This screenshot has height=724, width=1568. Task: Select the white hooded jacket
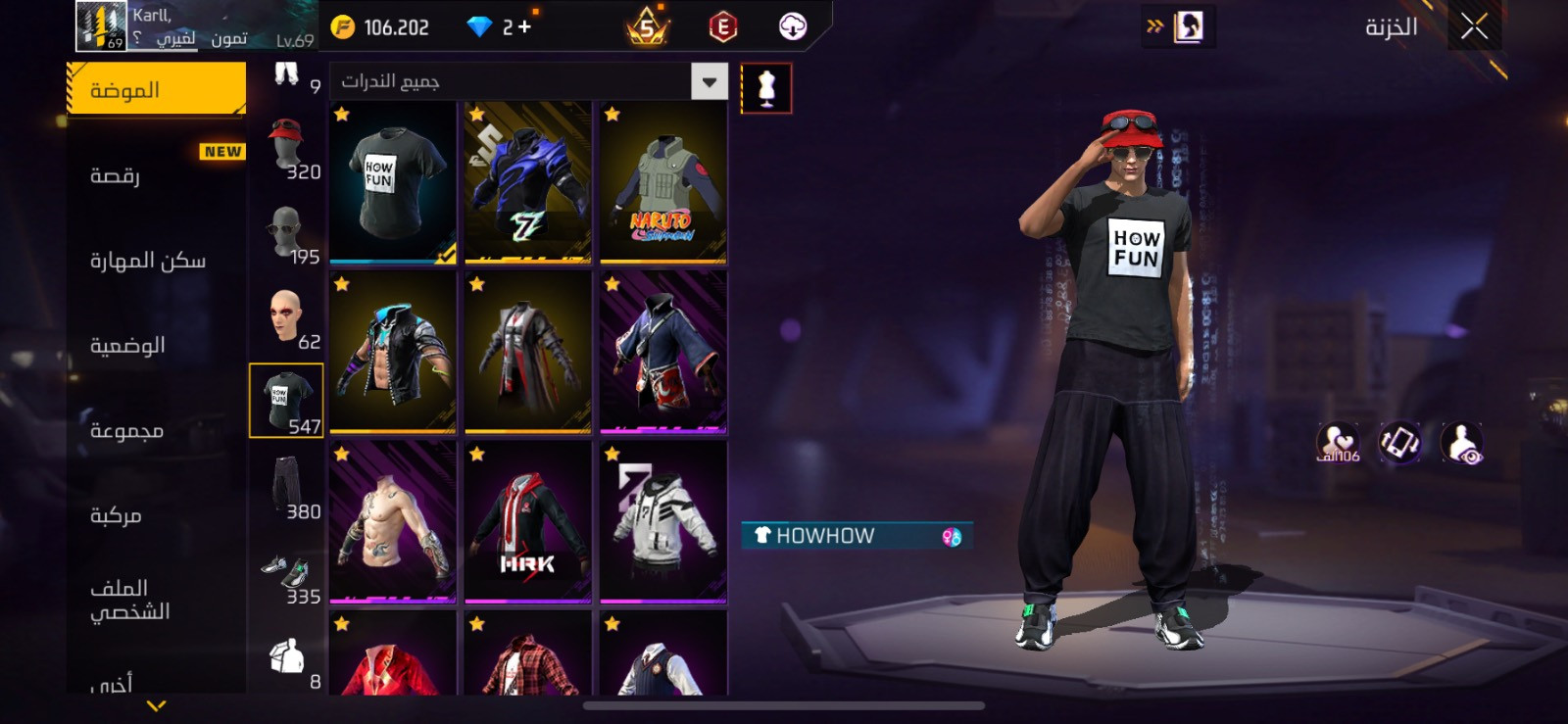(663, 521)
